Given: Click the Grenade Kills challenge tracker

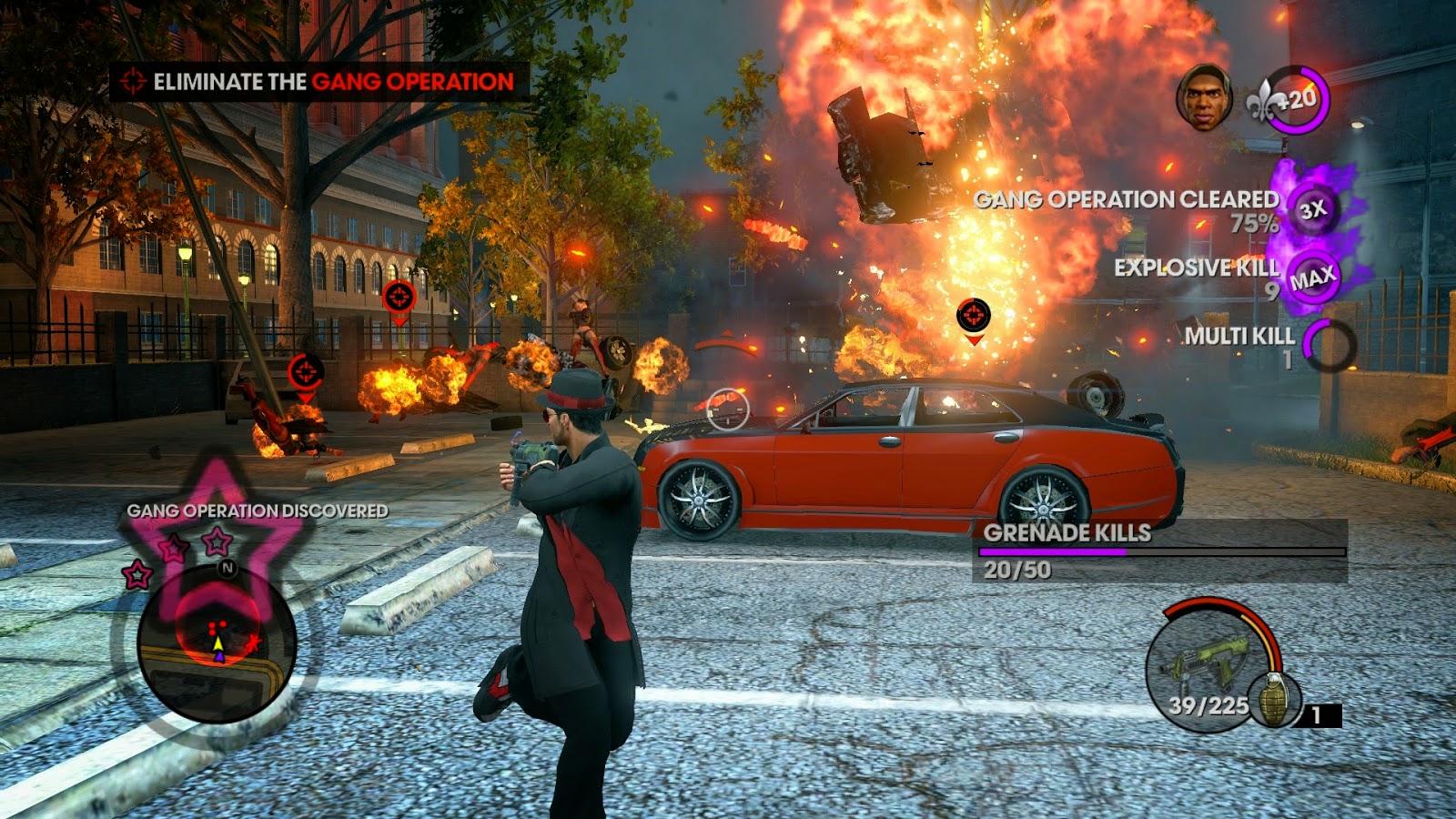Looking at the screenshot, I should pyautogui.click(x=1162, y=551).
